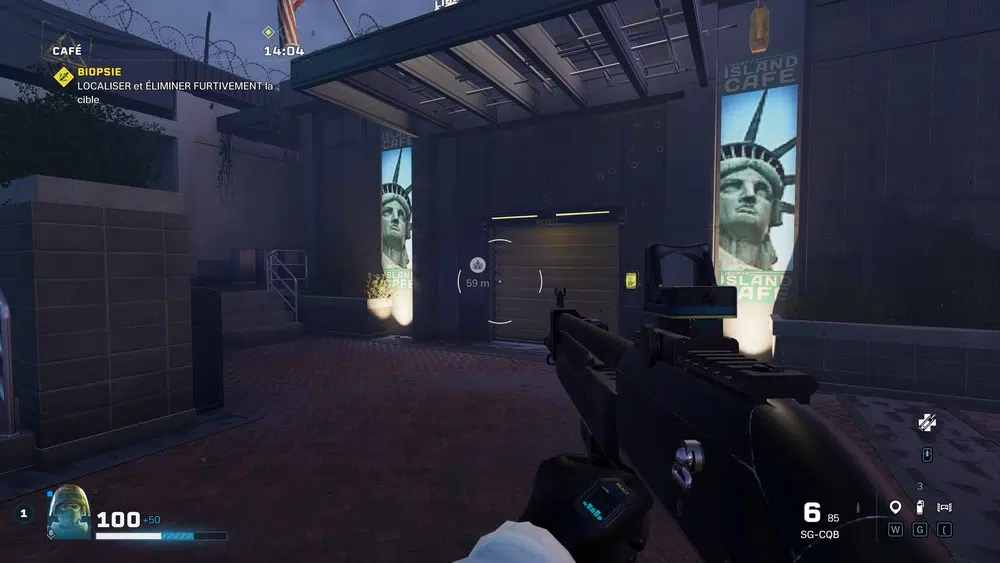
Task: Click the player number 1 badge
Action: point(24,513)
